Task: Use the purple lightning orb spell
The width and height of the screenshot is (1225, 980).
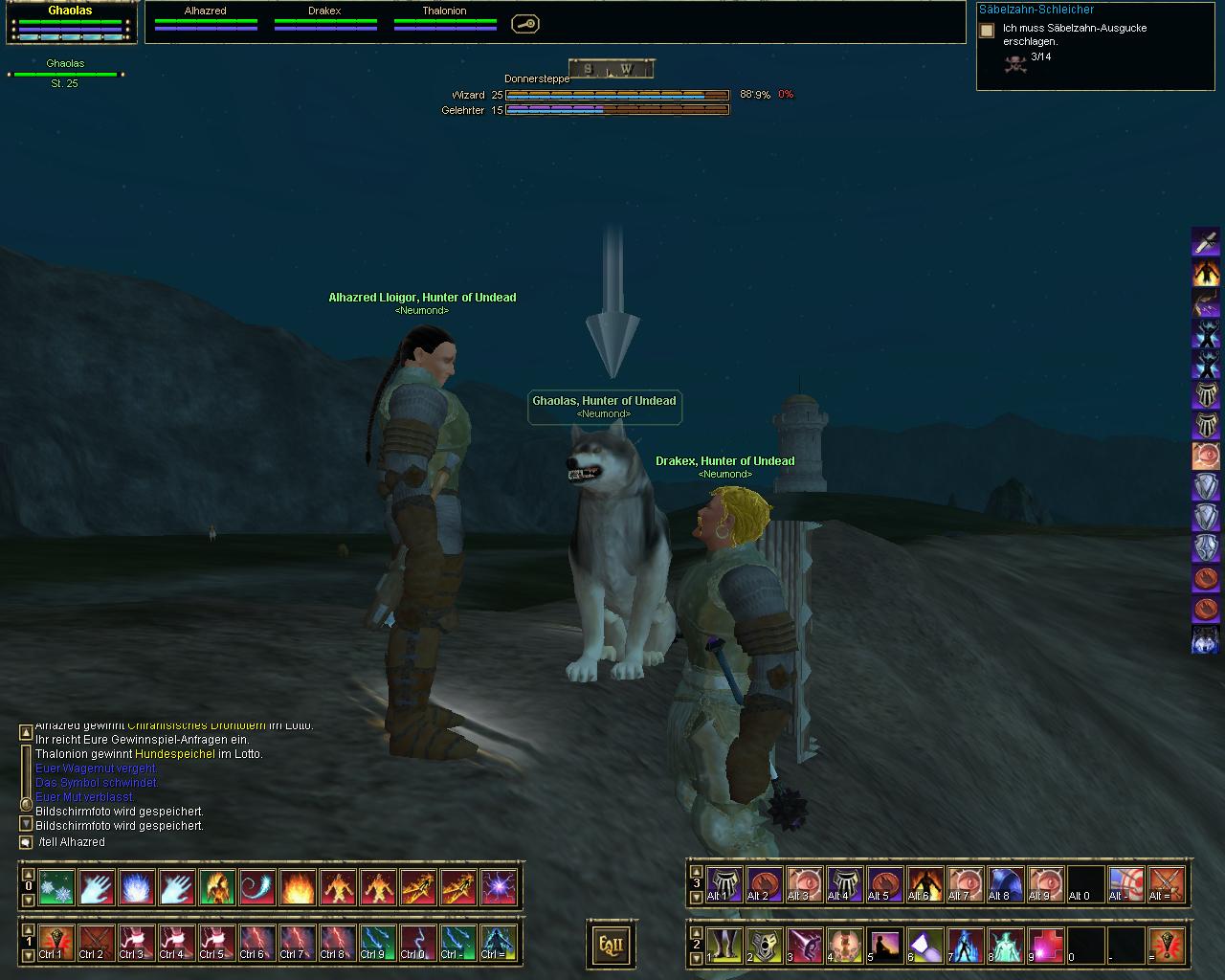Action: pyautogui.click(x=499, y=887)
